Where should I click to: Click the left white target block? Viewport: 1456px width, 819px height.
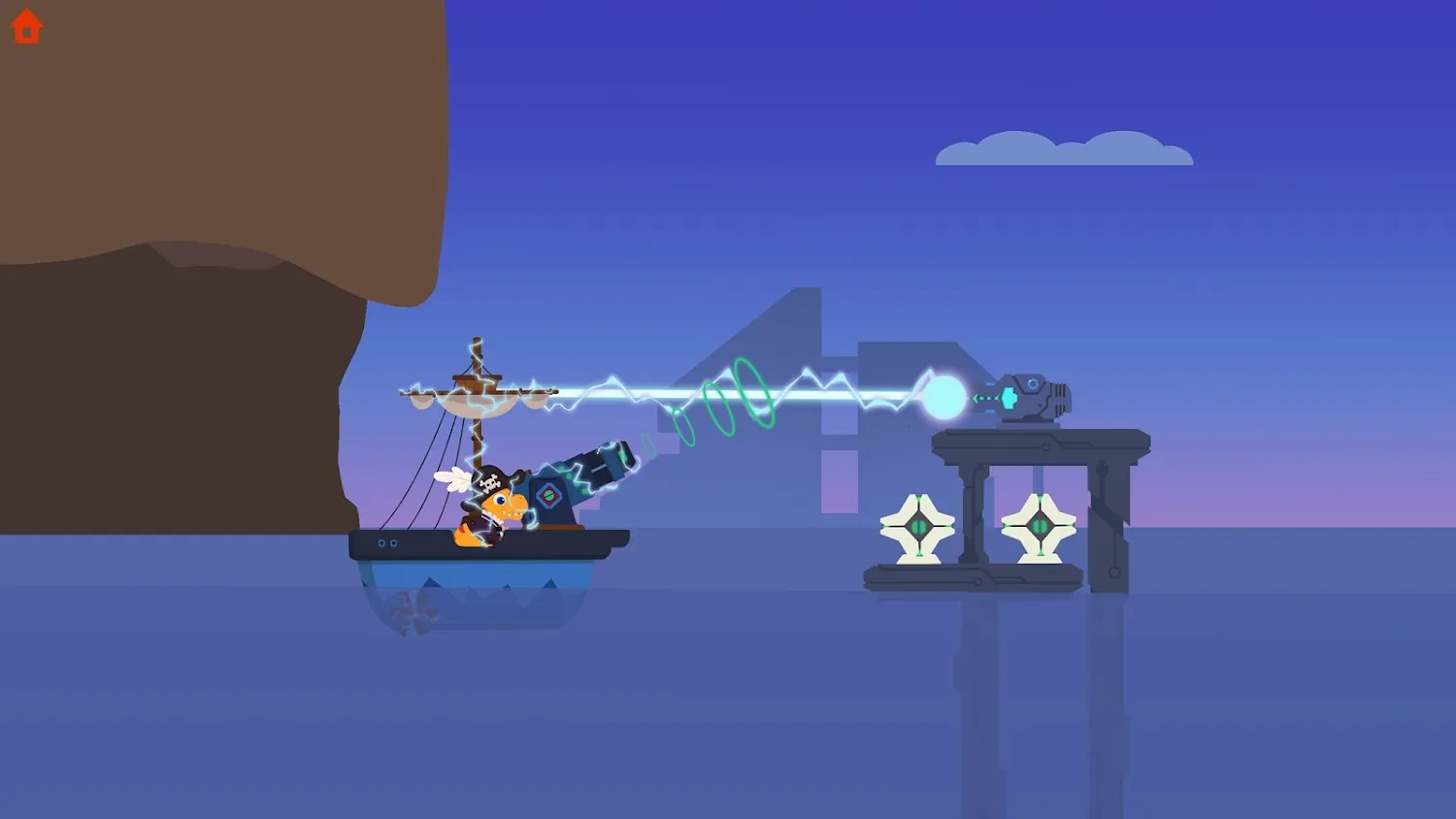click(917, 529)
